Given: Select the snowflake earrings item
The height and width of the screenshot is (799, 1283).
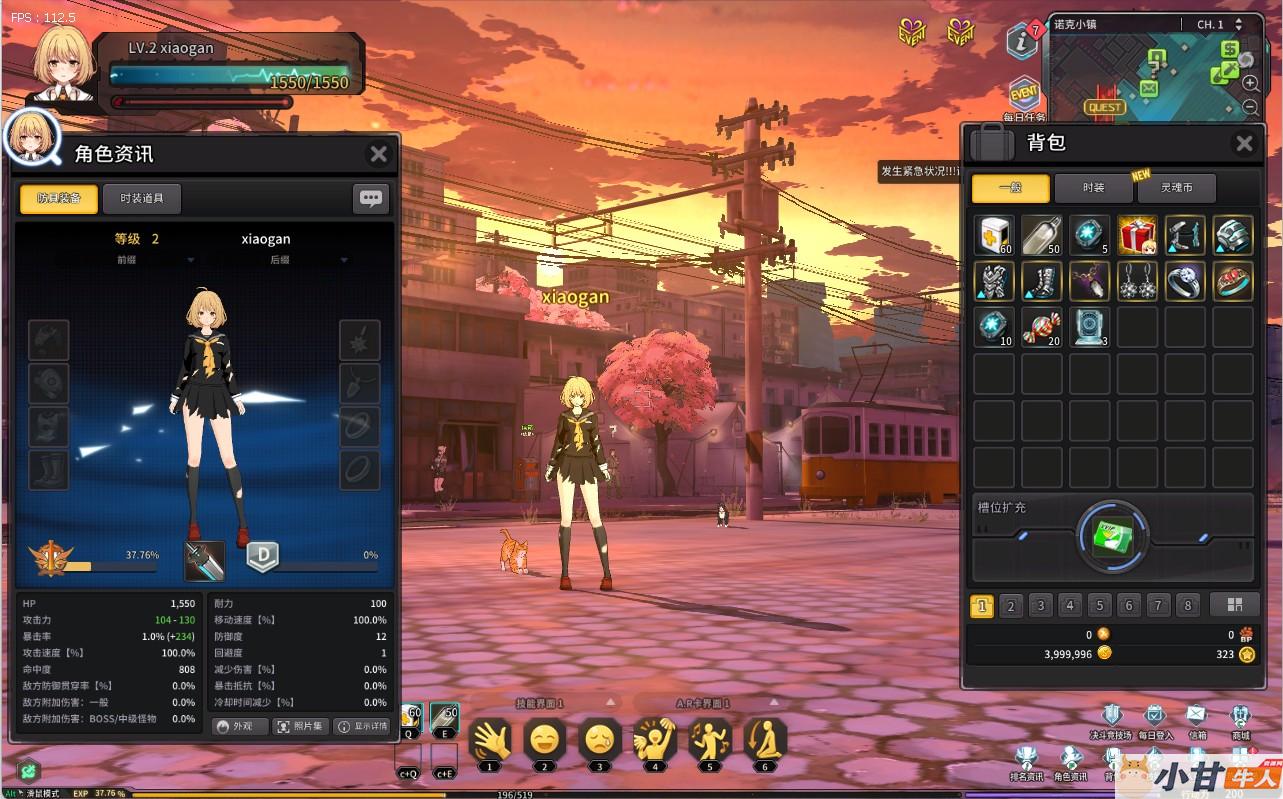Looking at the screenshot, I should [x=1137, y=282].
